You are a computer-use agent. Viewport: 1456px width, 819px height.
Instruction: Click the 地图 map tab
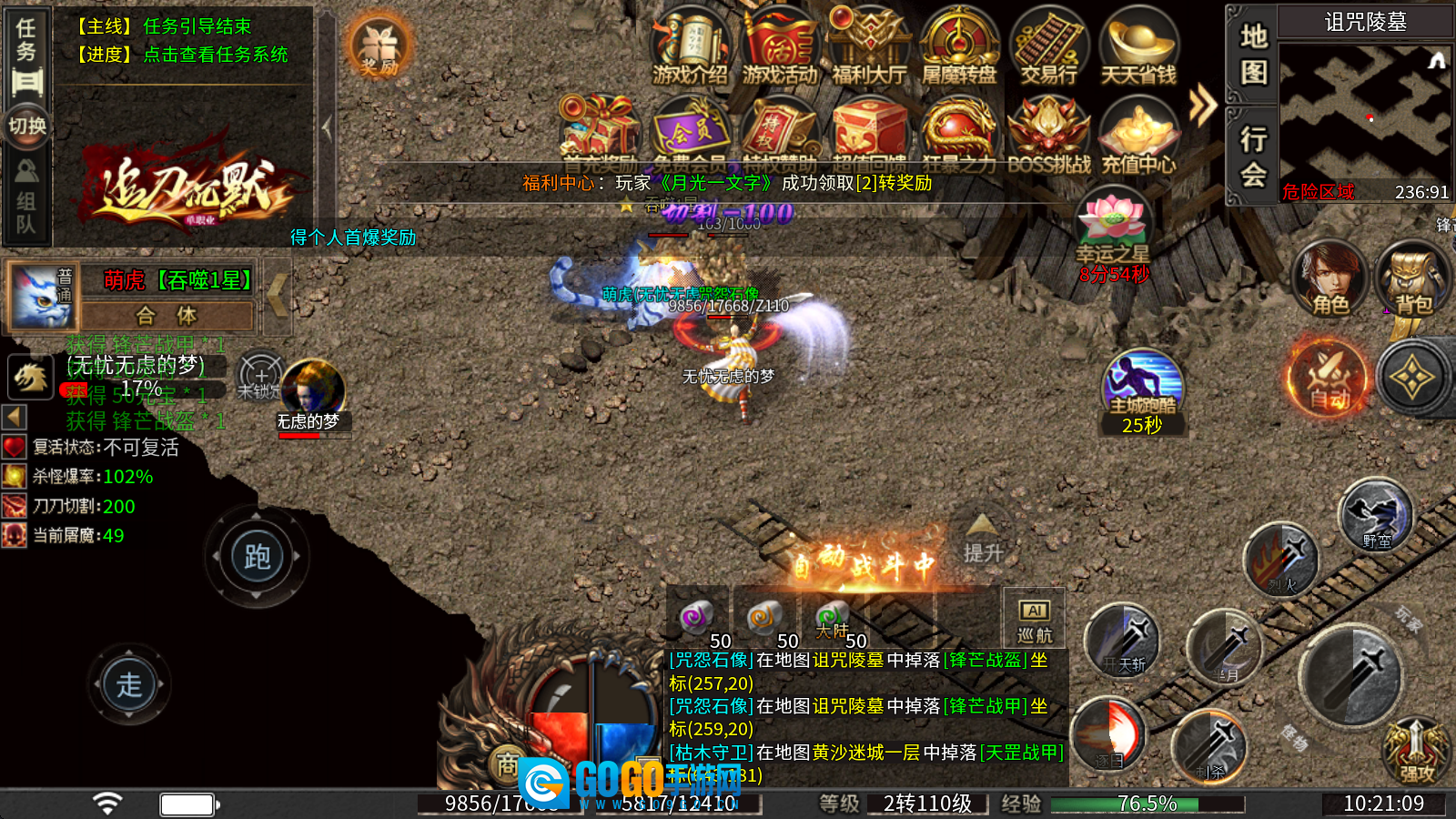pos(1253,53)
